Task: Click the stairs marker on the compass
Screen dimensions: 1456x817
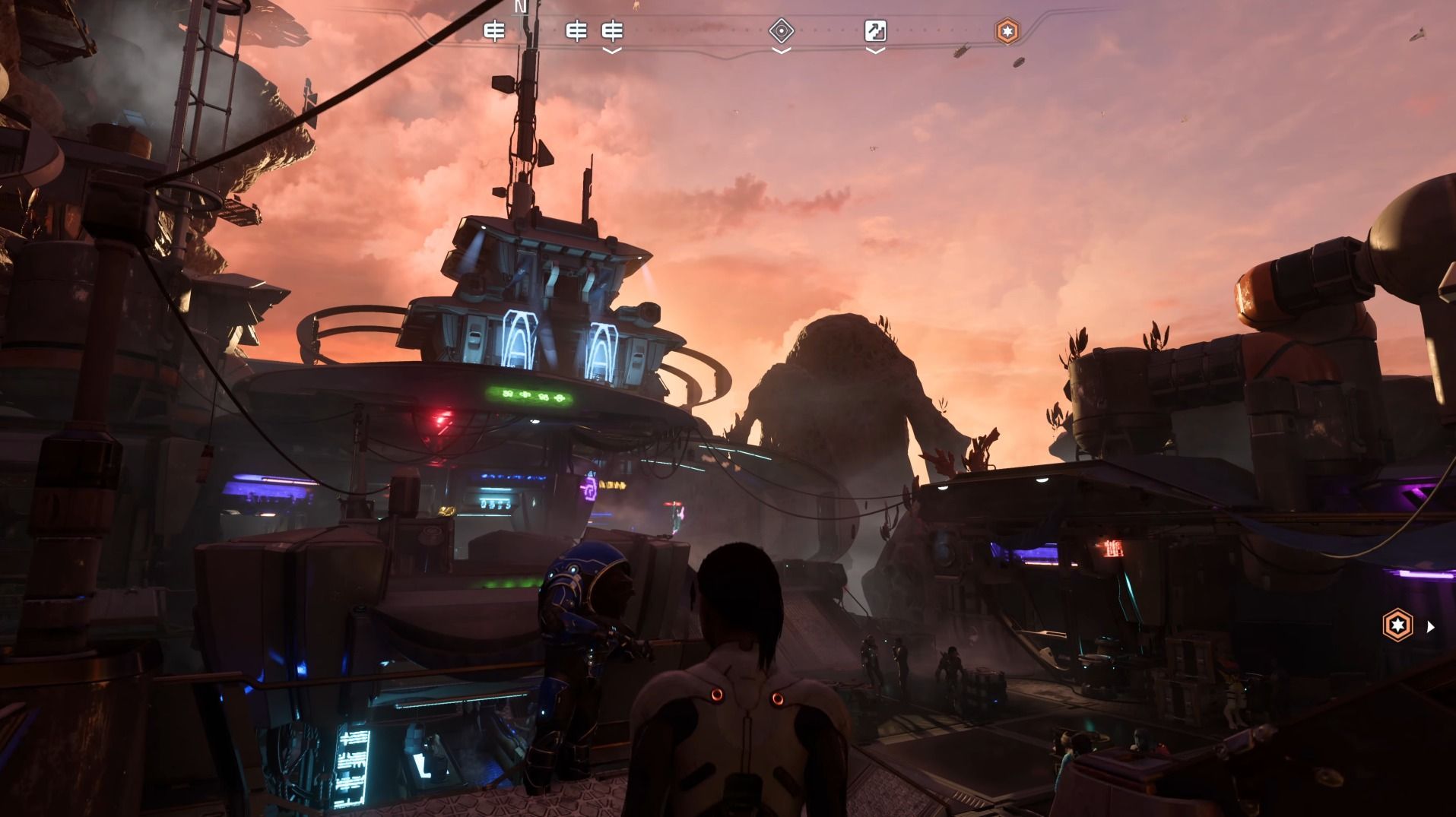Action: [x=875, y=31]
